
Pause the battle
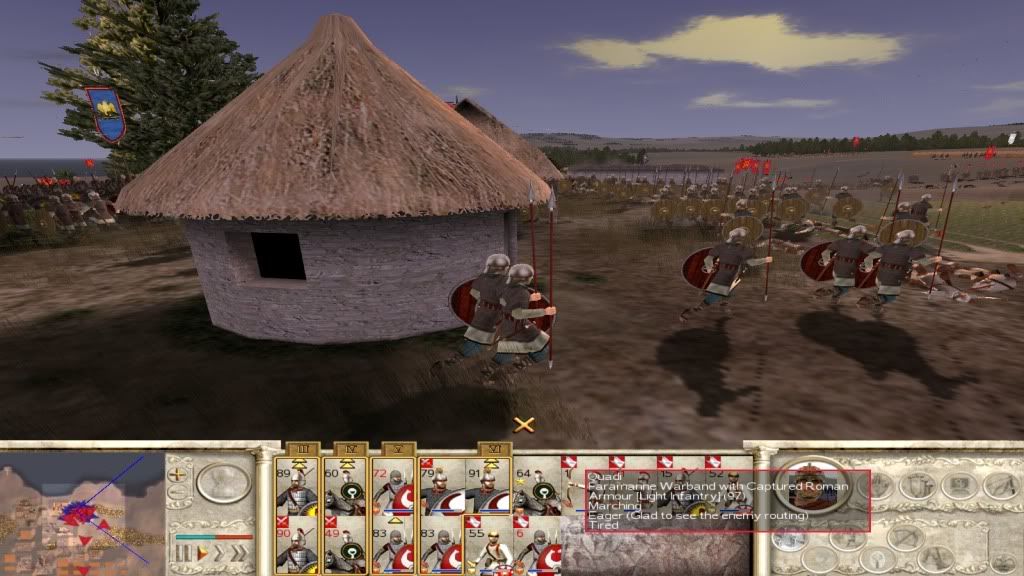182,551
